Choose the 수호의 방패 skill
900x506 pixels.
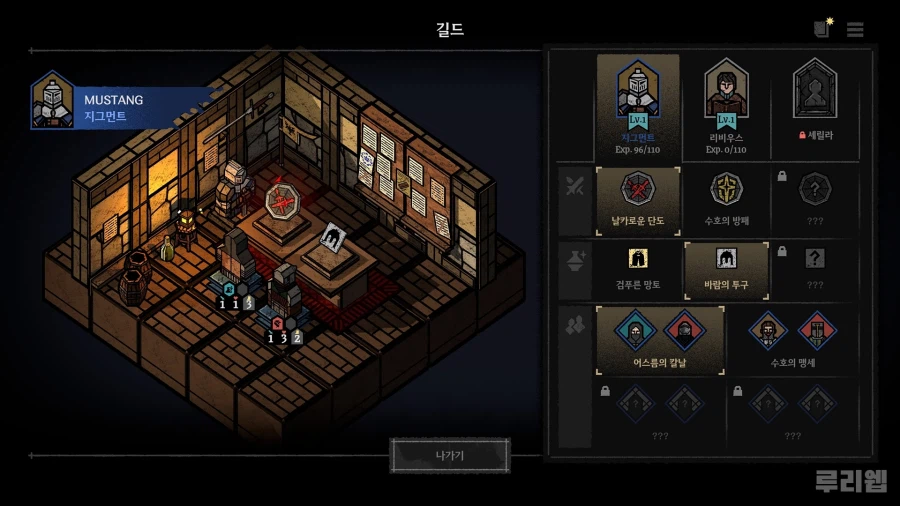[726, 201]
